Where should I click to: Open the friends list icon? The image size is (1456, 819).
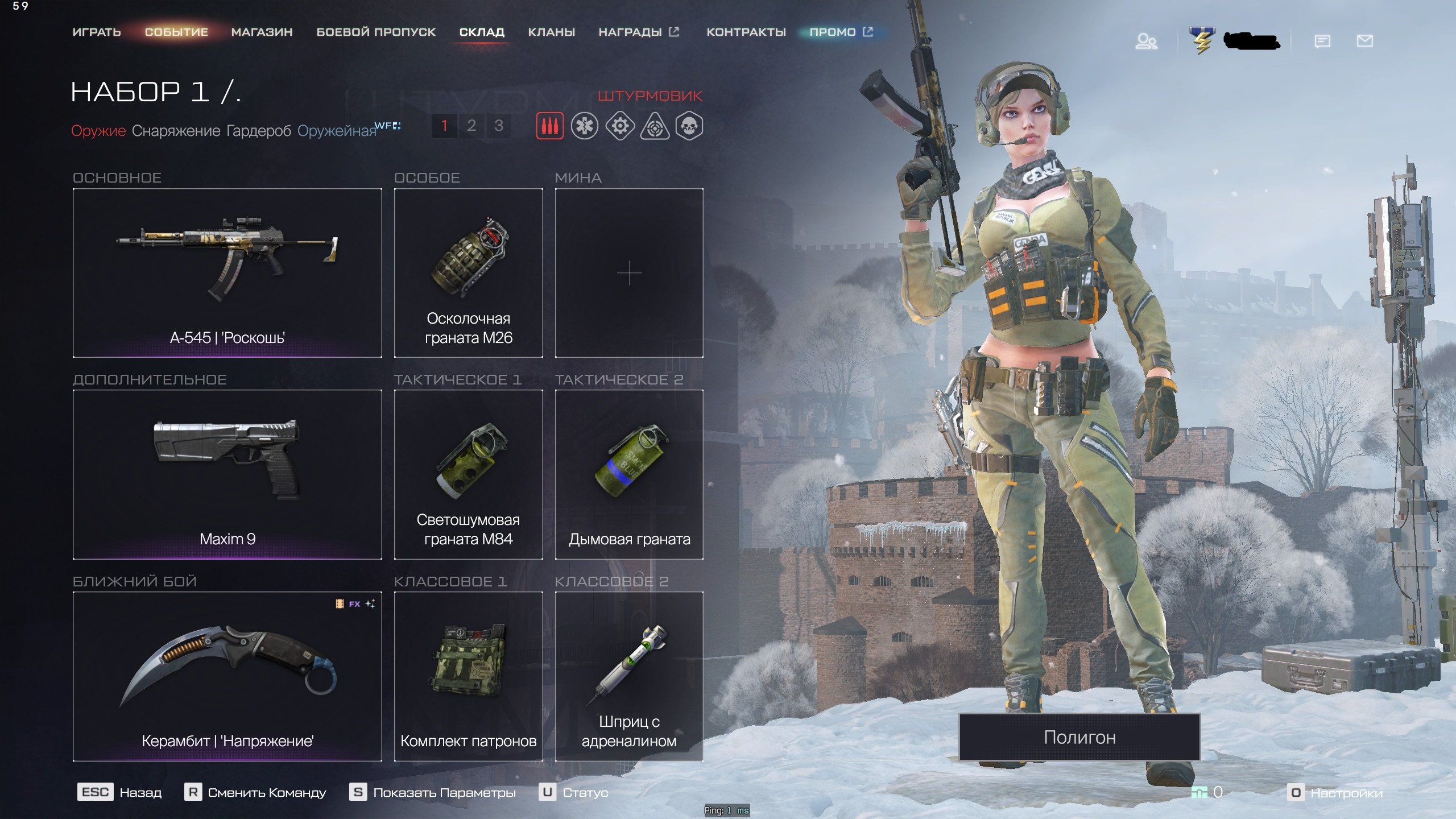point(1146,42)
